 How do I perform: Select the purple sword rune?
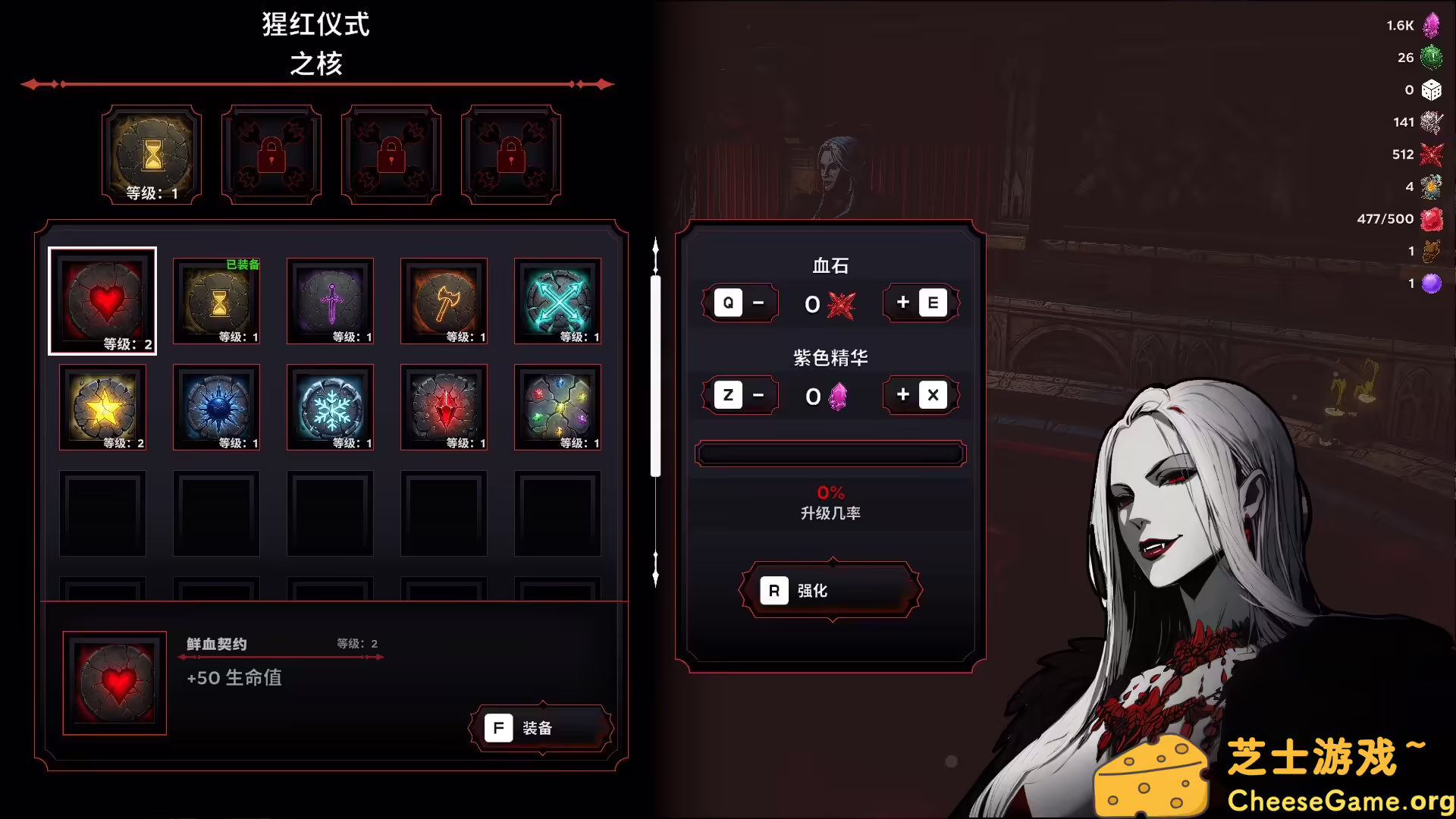click(330, 301)
